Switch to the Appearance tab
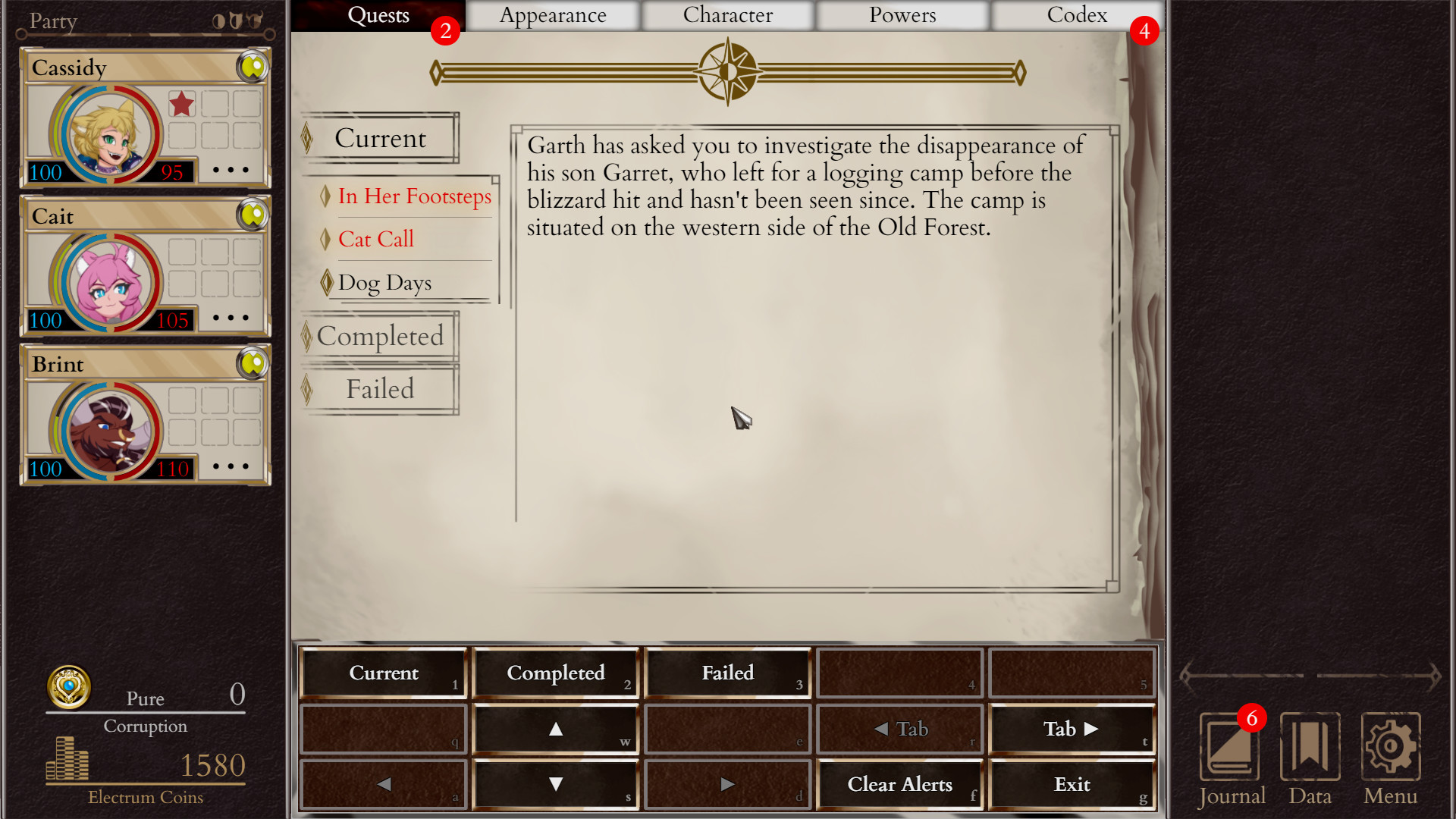Screen dimensions: 1456x819 pos(553,15)
